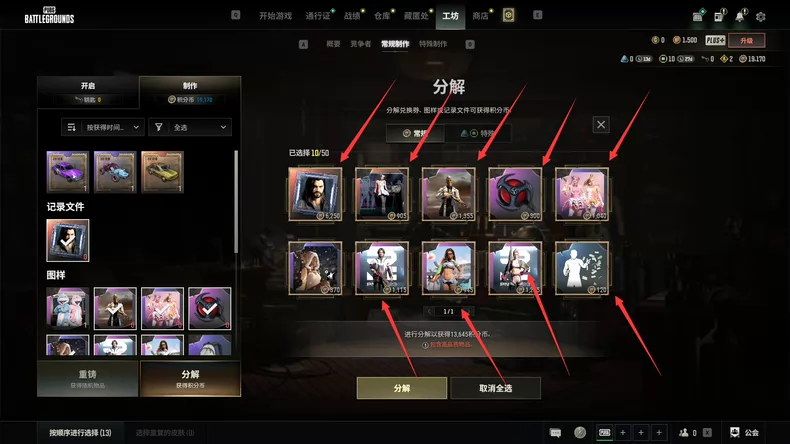Select the purple car skin item
Screen dimensions: 790x444
click(x=68, y=171)
